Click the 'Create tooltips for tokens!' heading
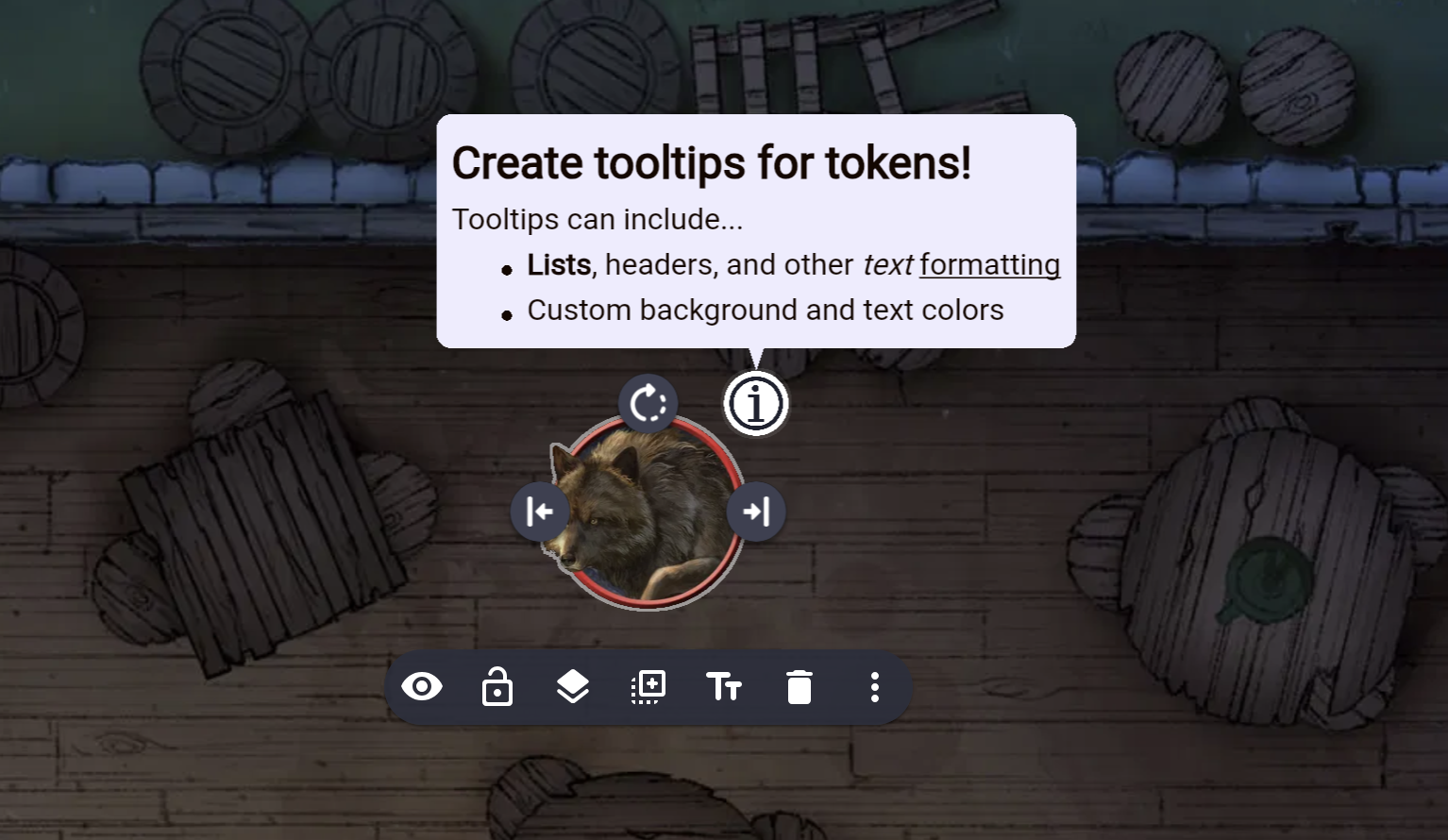 click(x=711, y=162)
